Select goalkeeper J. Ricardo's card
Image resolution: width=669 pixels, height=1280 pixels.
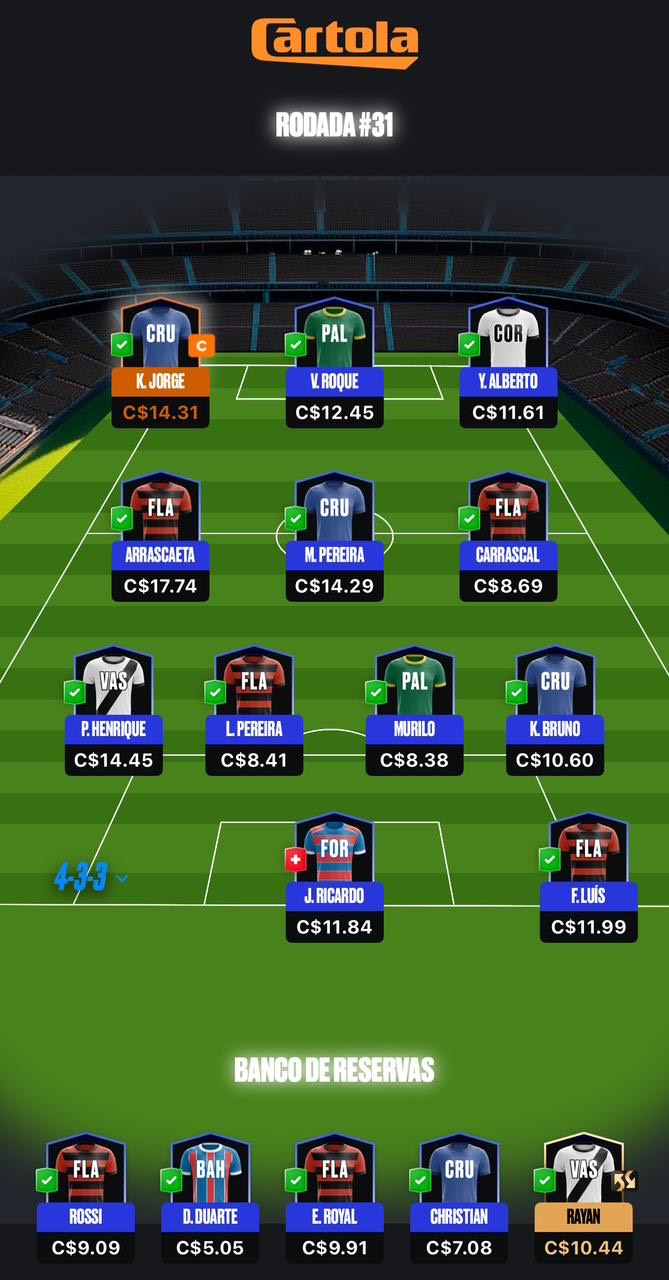[x=334, y=877]
